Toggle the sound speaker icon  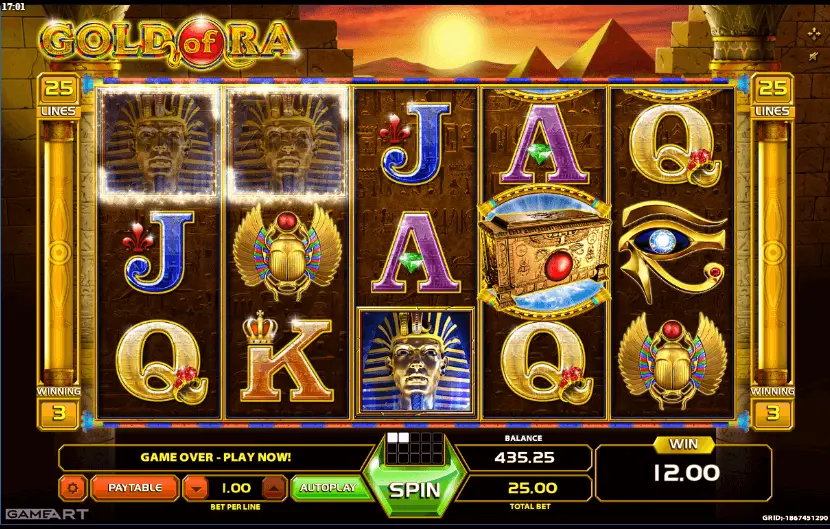(814, 58)
